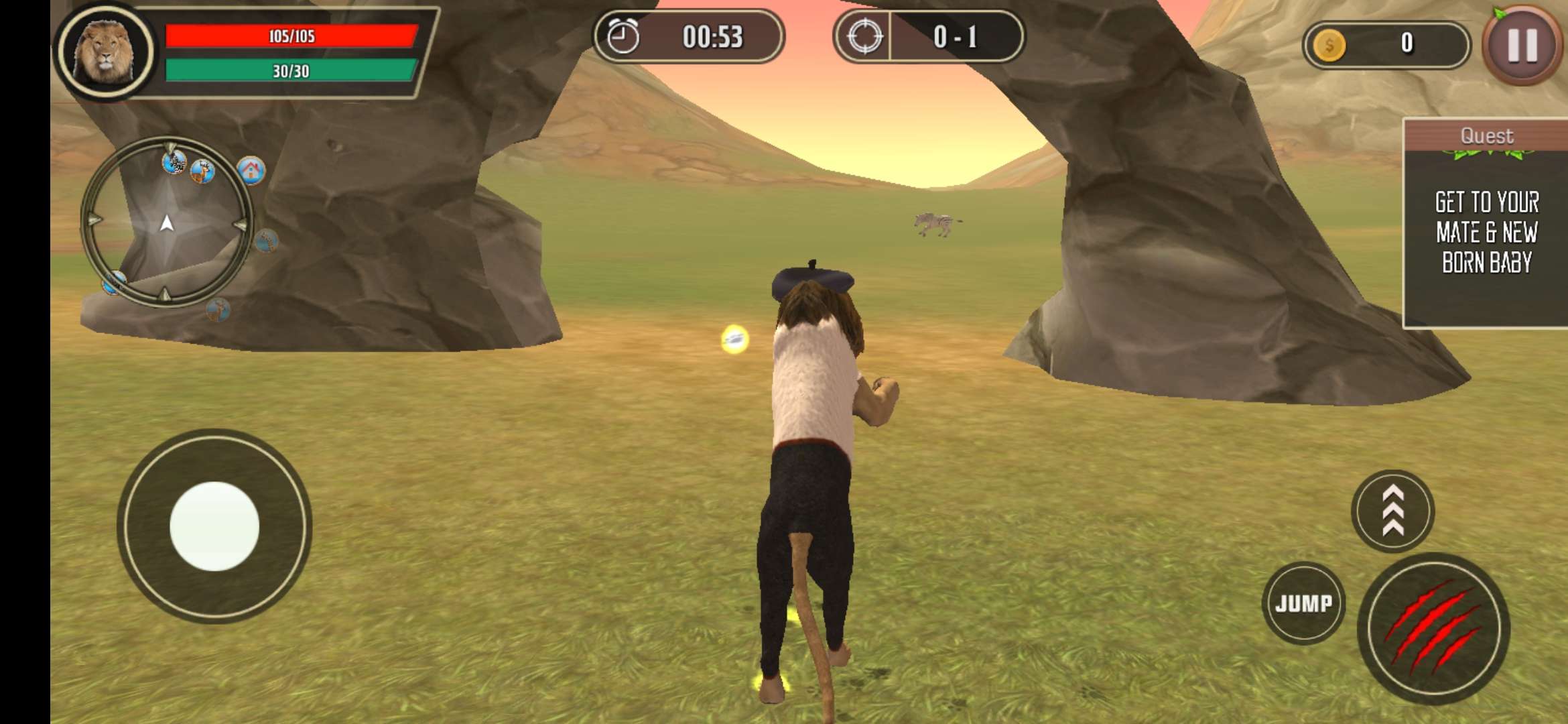
Task: Click the lion portrait
Action: pos(105,52)
